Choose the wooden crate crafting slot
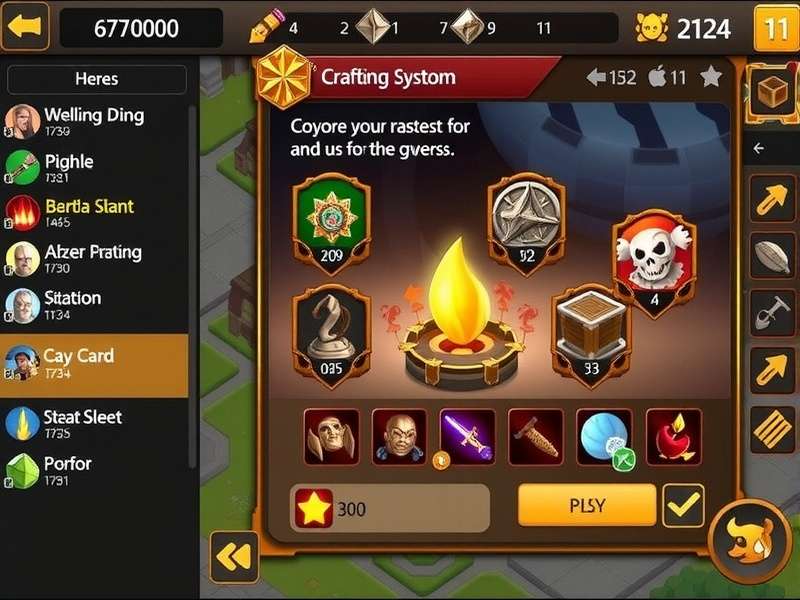800x600 pixels. 590,332
